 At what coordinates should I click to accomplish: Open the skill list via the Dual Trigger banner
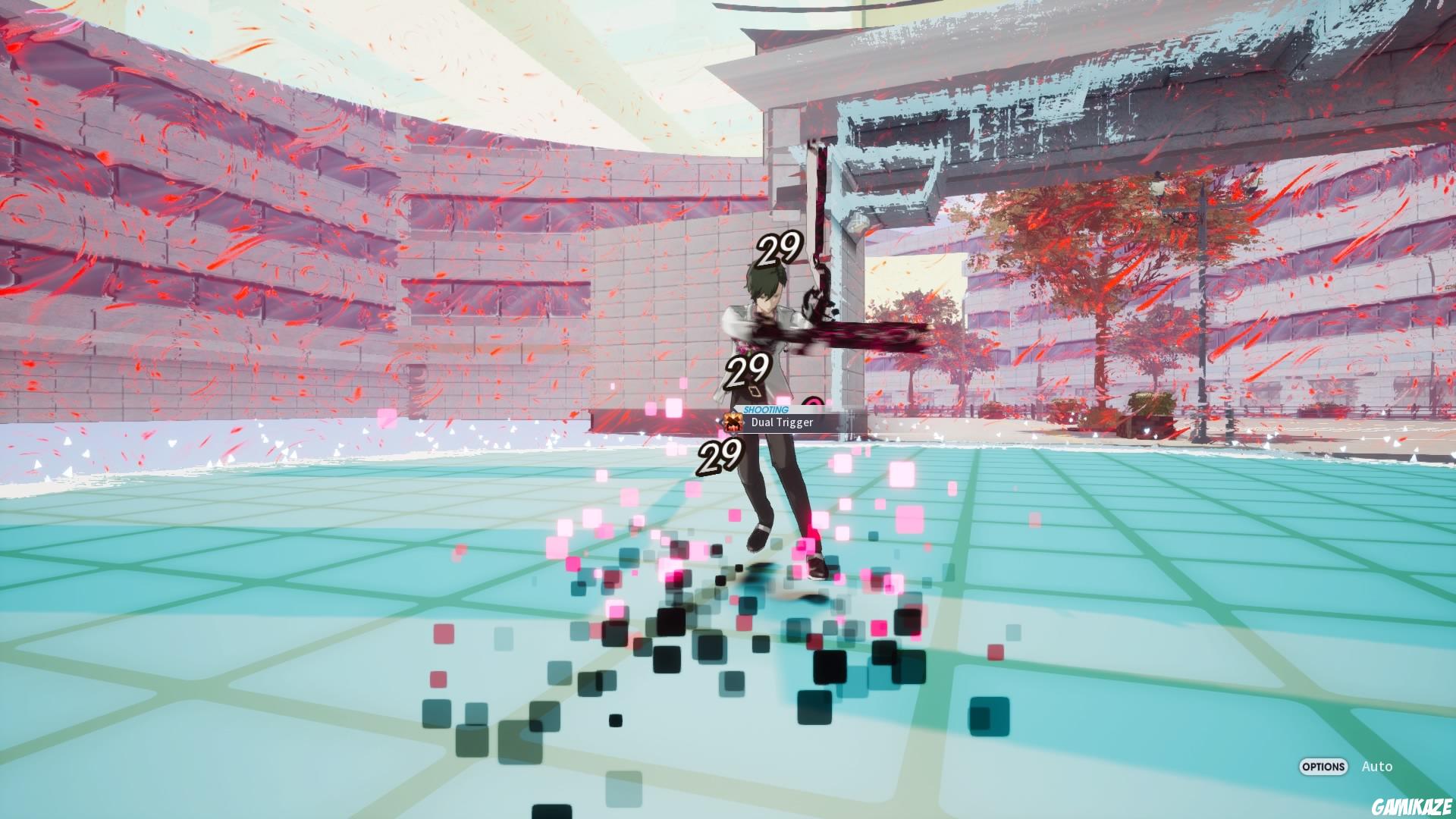click(781, 422)
